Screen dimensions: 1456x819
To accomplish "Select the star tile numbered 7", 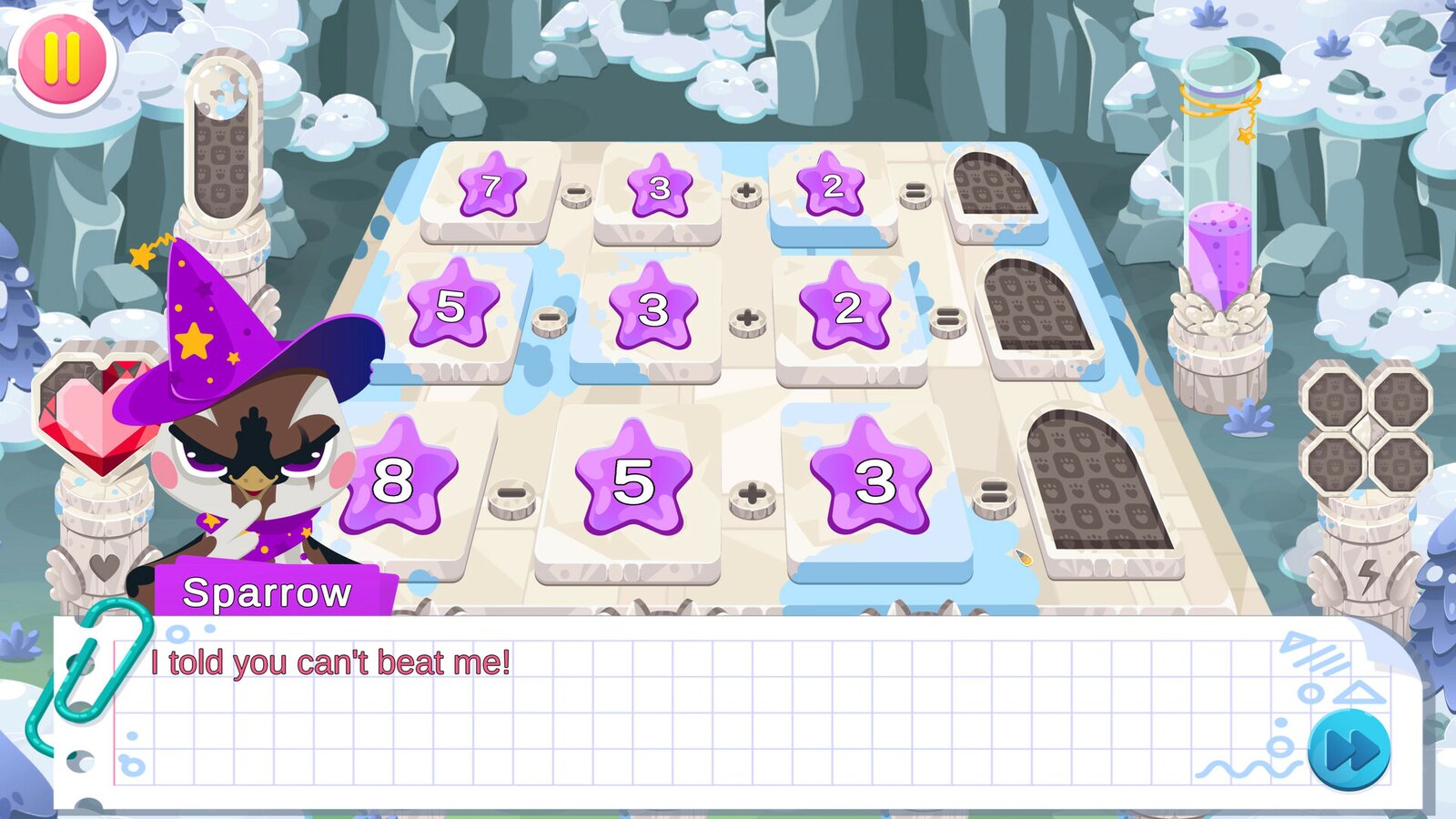I will 491,187.
